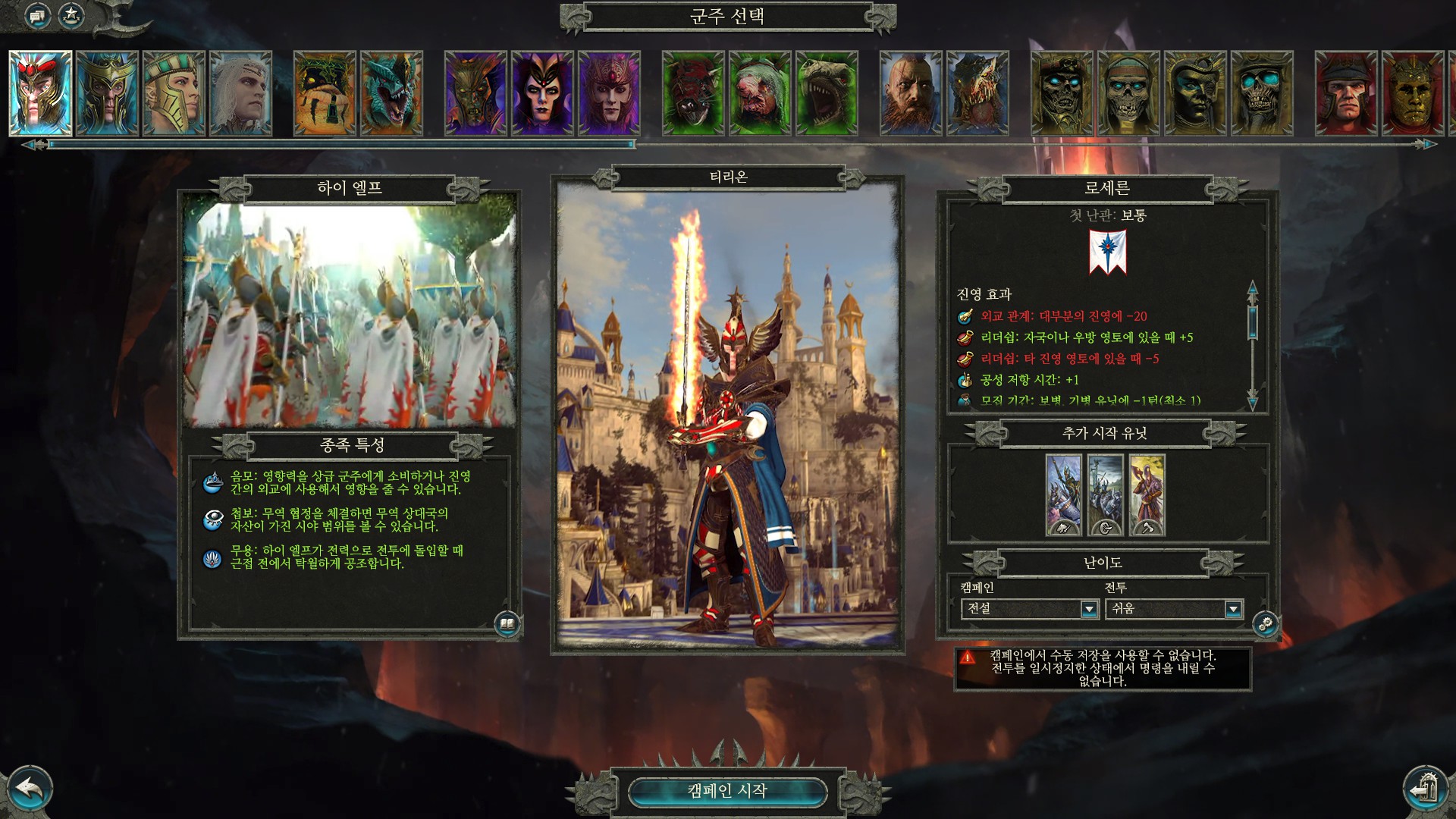This screenshot has height=819, width=1456.
Task: Open the race info book icon
Action: 507,624
